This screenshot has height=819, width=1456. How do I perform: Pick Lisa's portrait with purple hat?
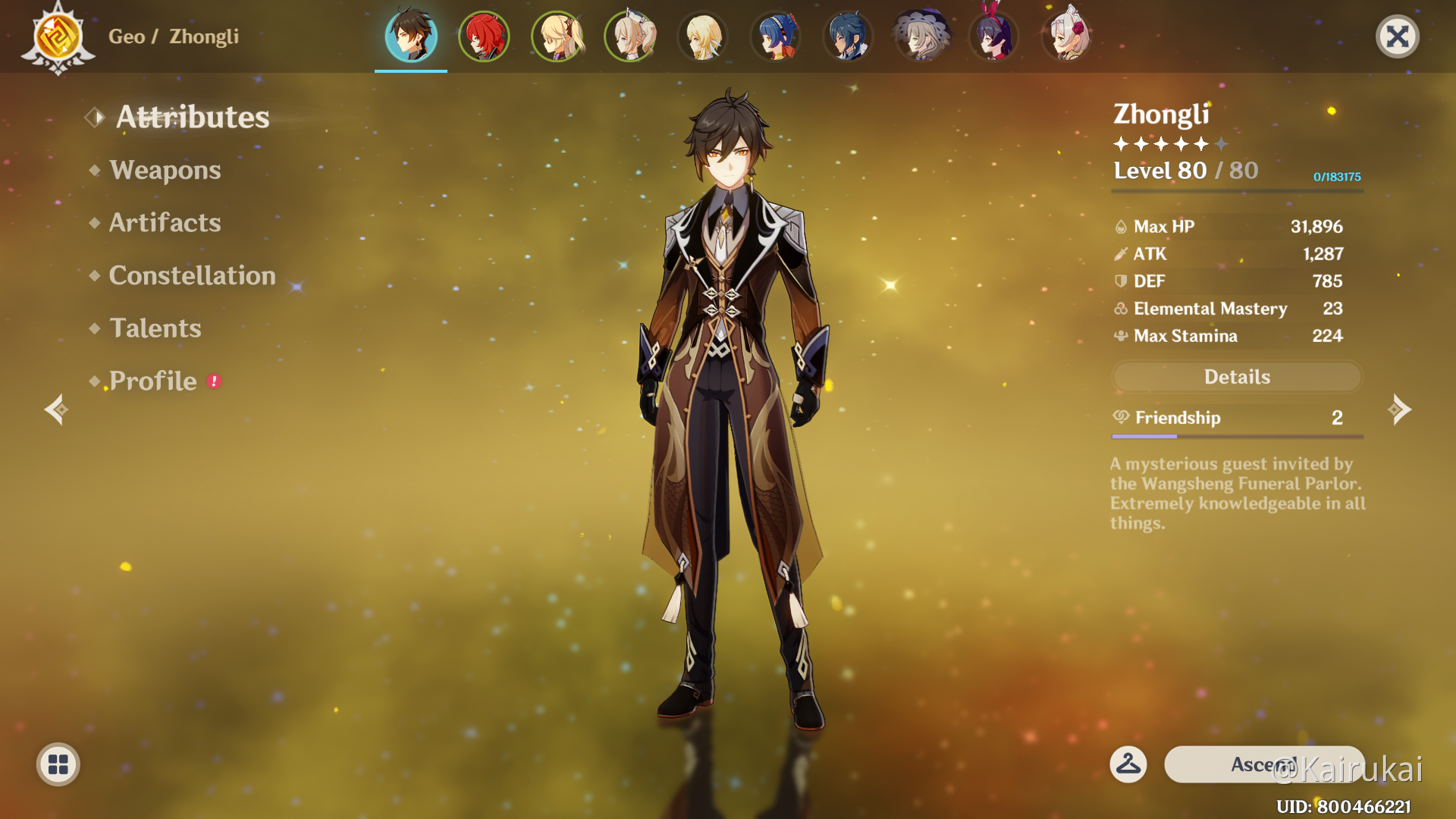(x=921, y=36)
